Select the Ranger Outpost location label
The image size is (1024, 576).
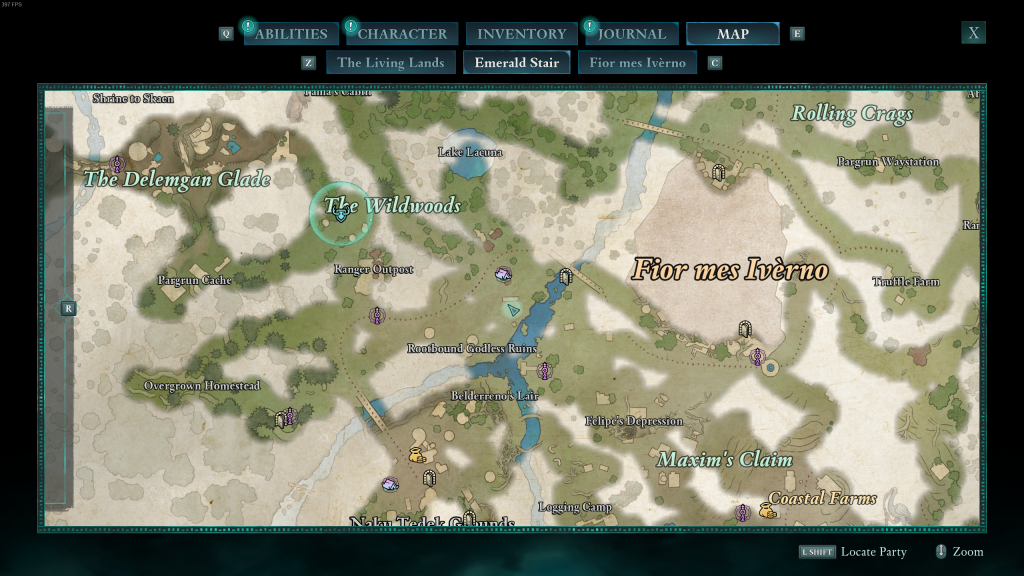373,270
